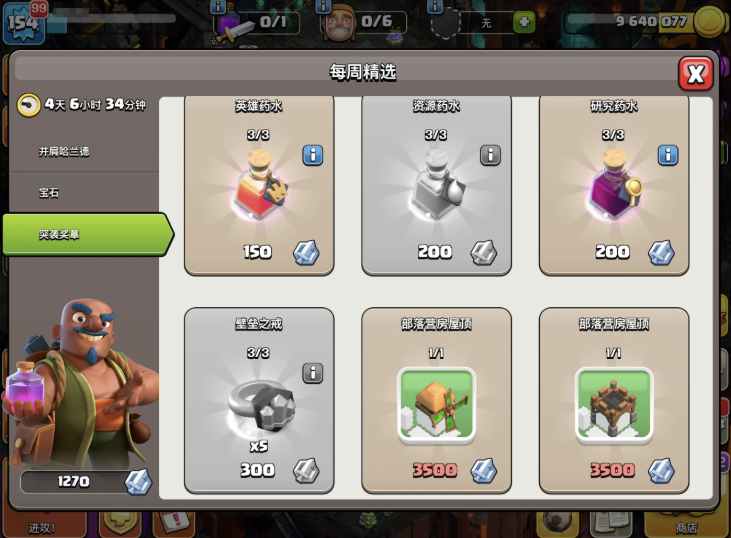Choose the 壁垒之戒 wall ring x5 offer
731x538 pixels.
[x=258, y=400]
